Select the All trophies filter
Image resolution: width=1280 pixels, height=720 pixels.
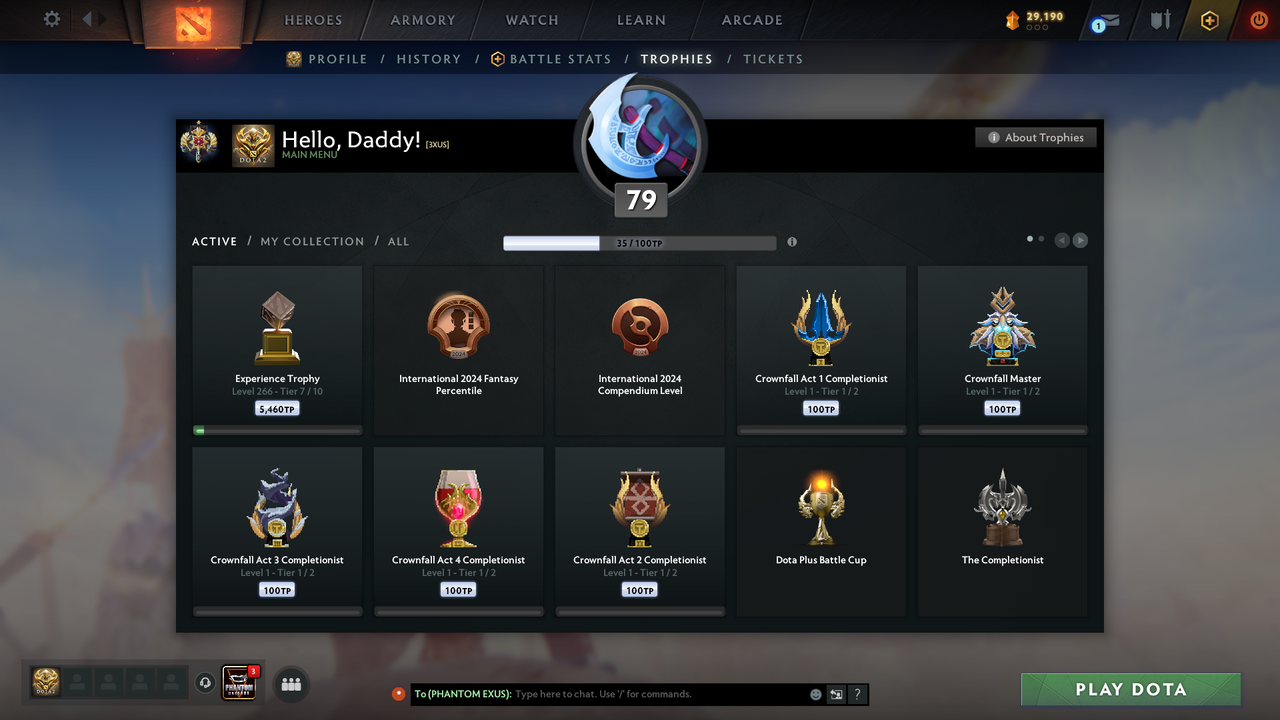(x=398, y=242)
